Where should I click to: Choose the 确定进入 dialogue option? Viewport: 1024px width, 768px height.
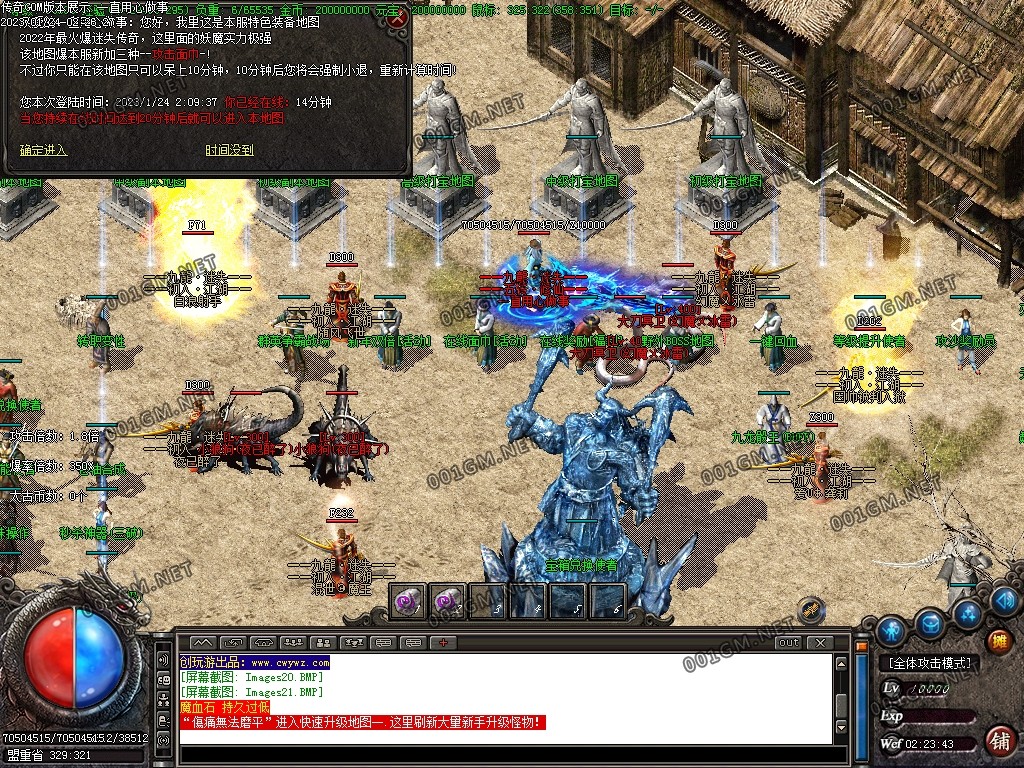point(43,150)
